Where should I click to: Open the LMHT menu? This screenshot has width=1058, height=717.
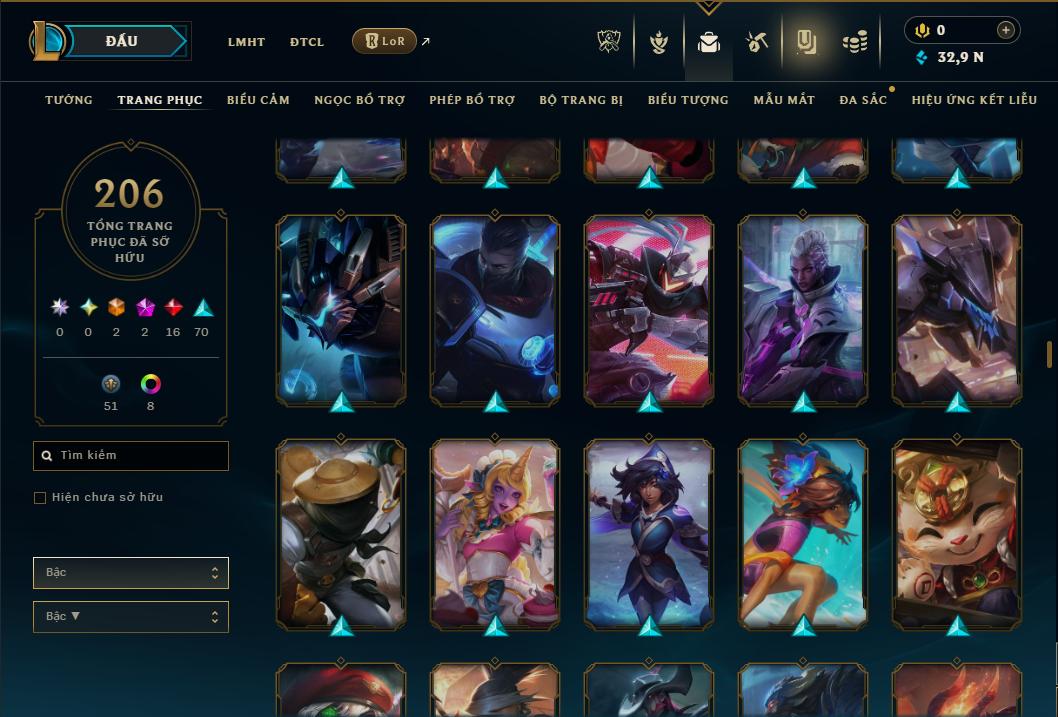tap(246, 42)
